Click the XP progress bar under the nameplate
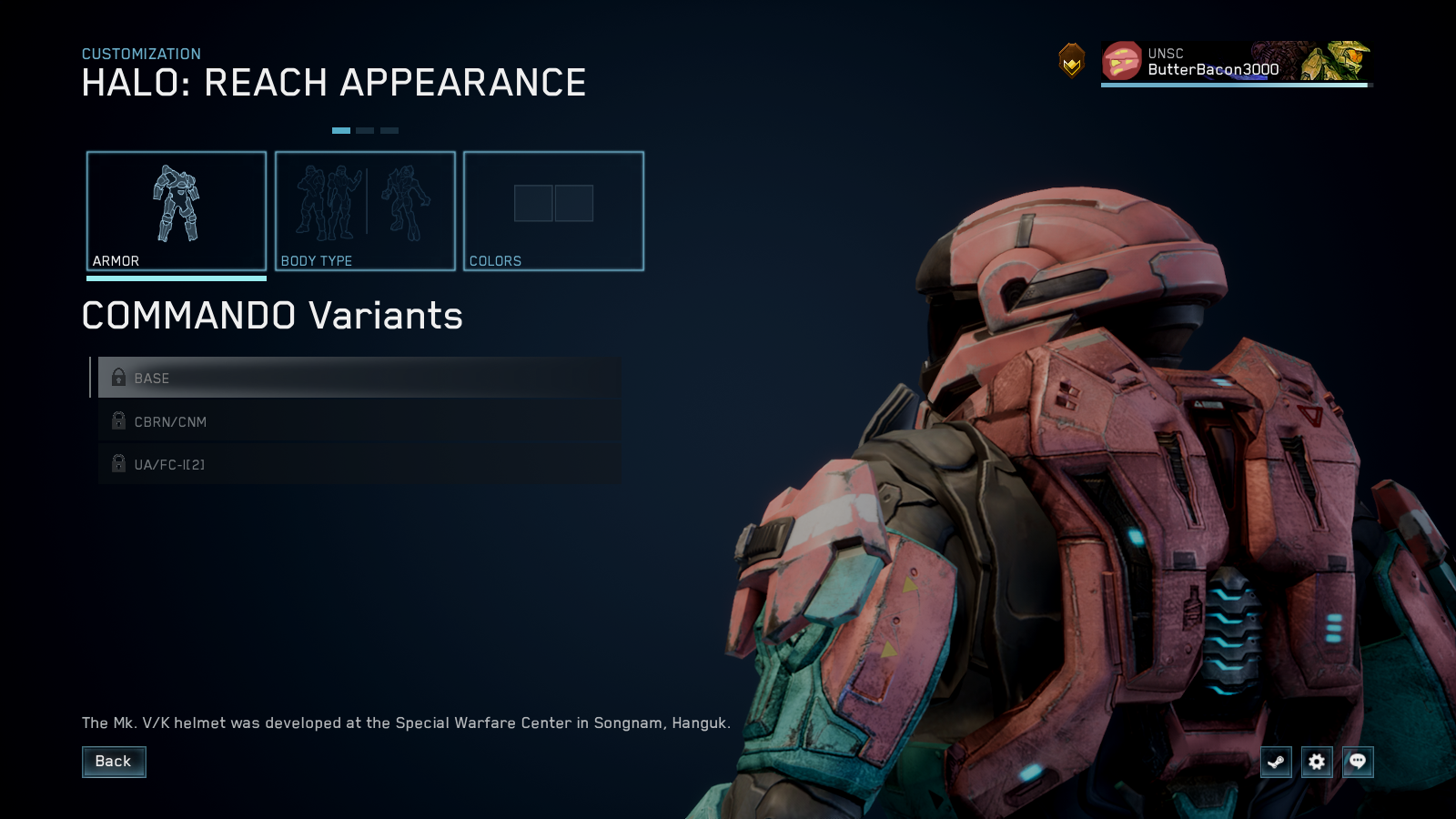This screenshot has height=819, width=1456. point(1233,85)
